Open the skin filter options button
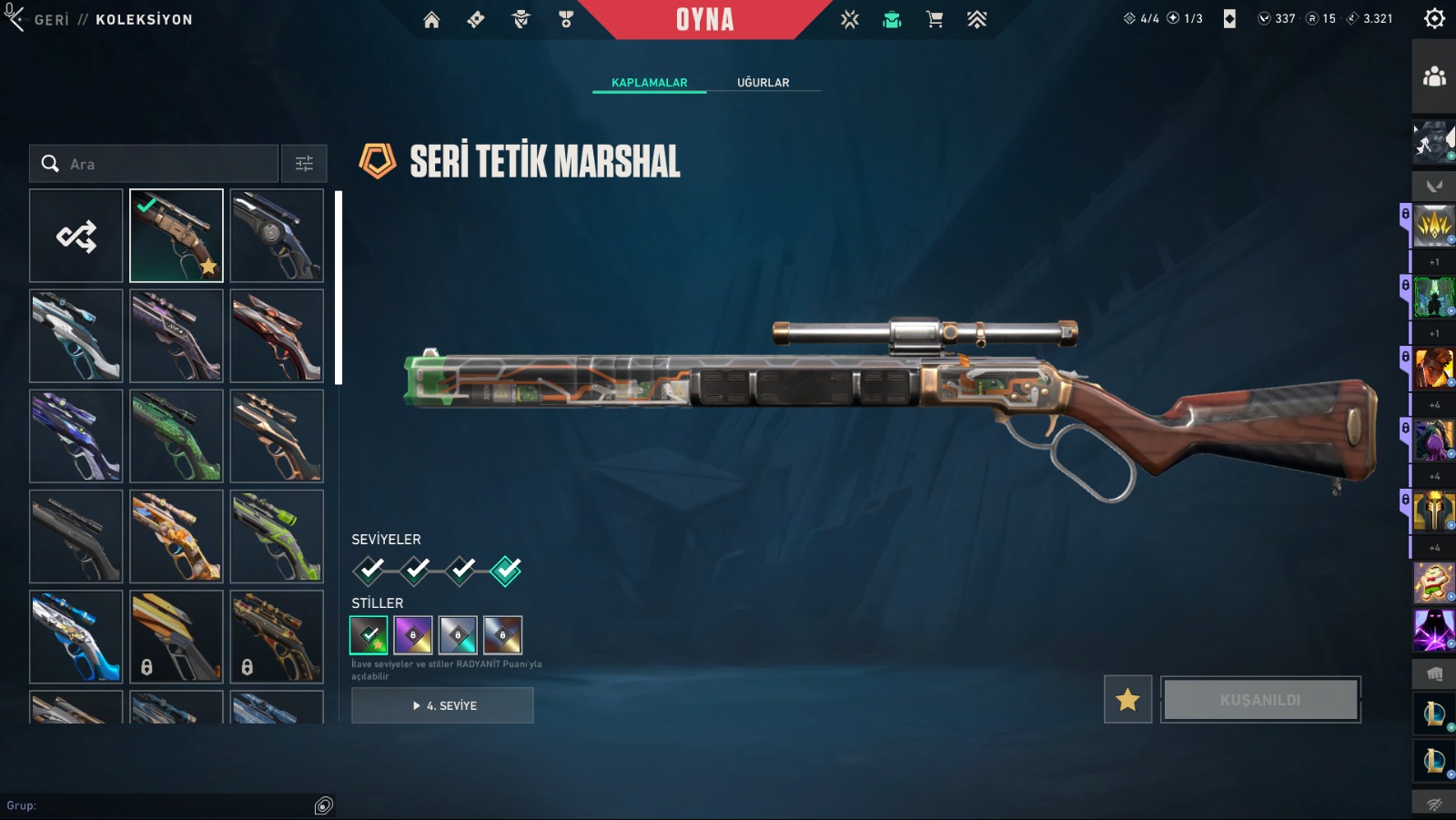Image resolution: width=1456 pixels, height=820 pixels. pos(304,164)
